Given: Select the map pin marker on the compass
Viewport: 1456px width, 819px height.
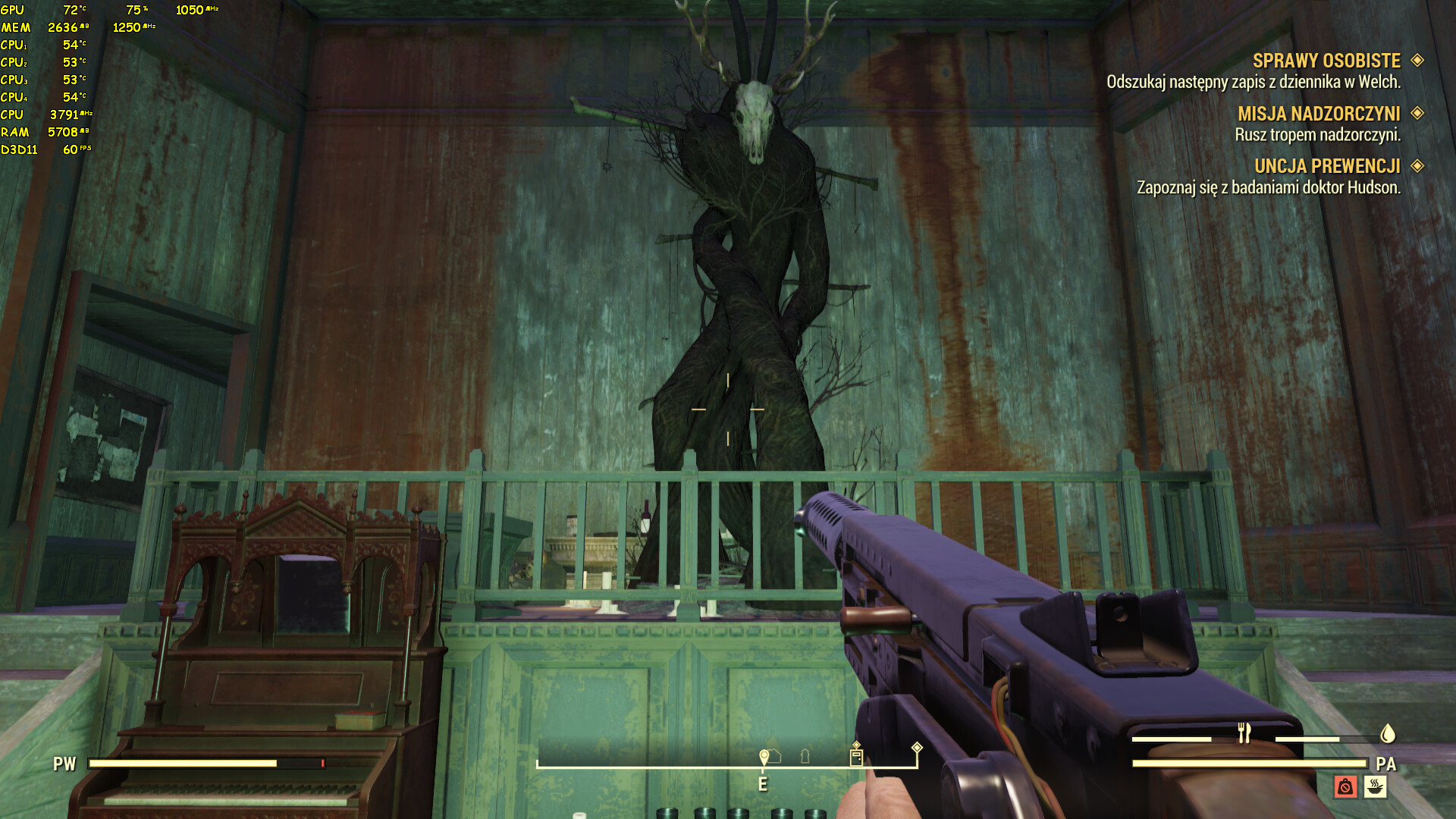Looking at the screenshot, I should pos(764,757).
